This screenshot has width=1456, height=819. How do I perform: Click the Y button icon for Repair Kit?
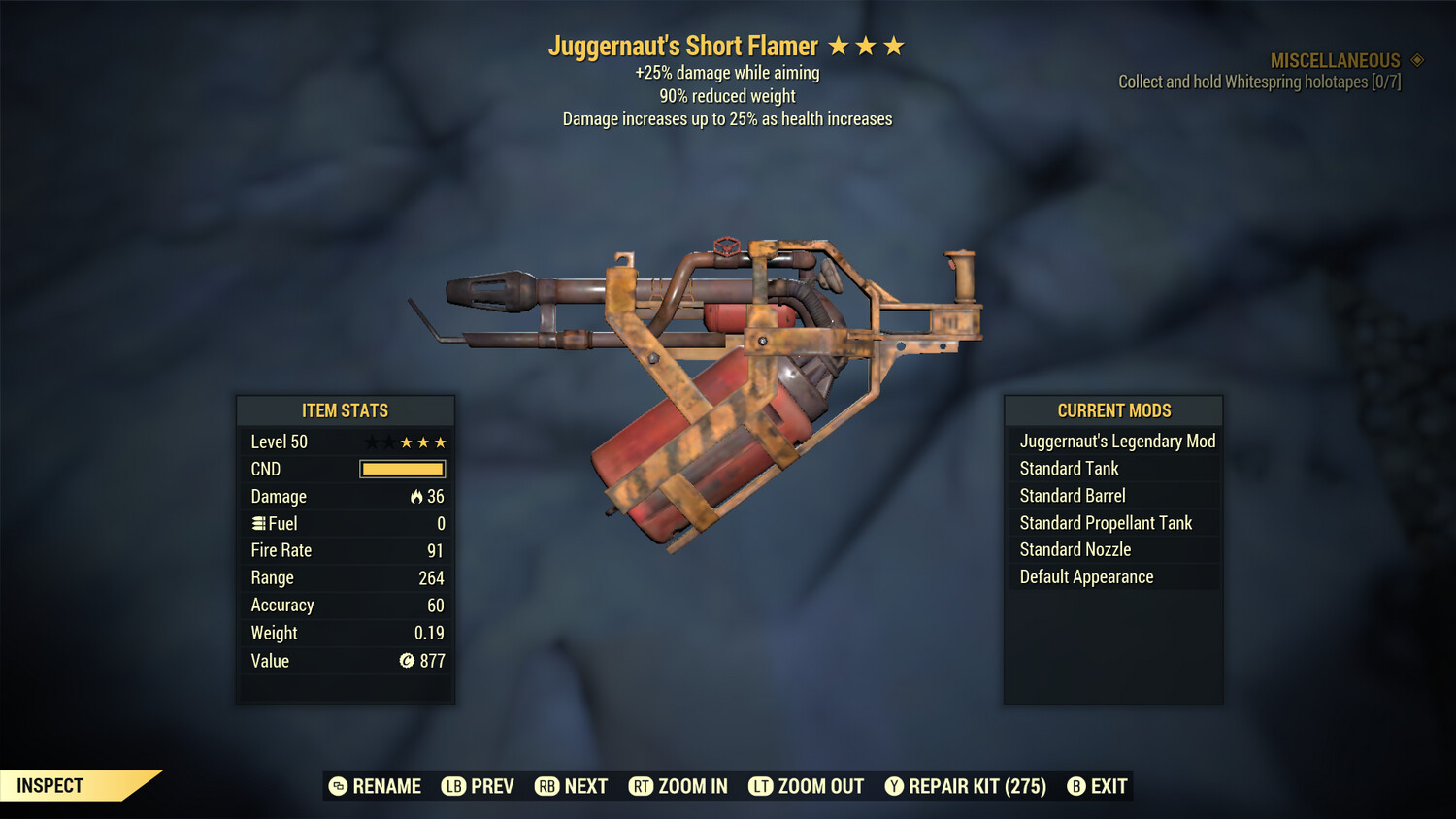click(894, 786)
